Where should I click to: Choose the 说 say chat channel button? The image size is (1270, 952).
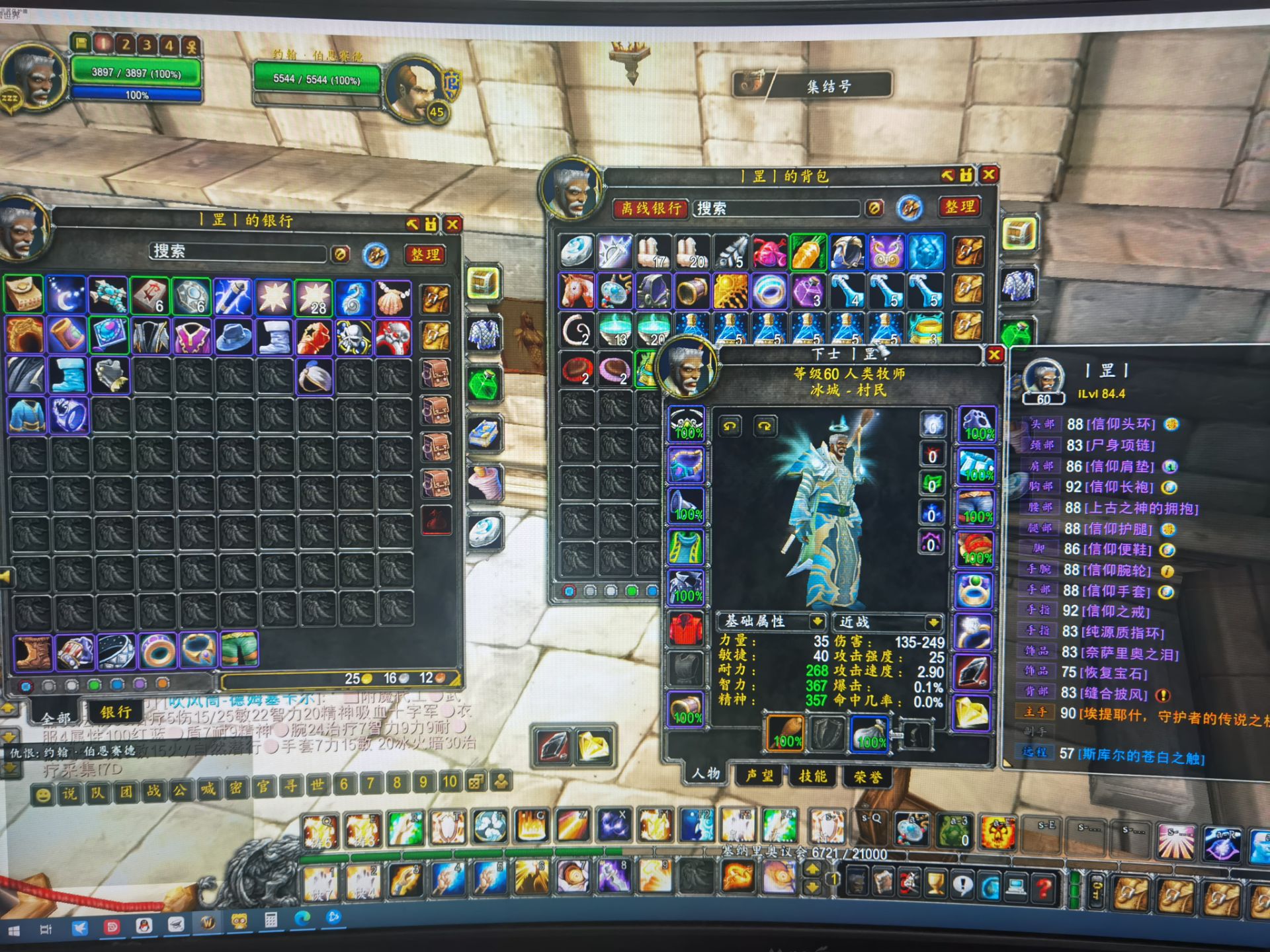click(70, 794)
